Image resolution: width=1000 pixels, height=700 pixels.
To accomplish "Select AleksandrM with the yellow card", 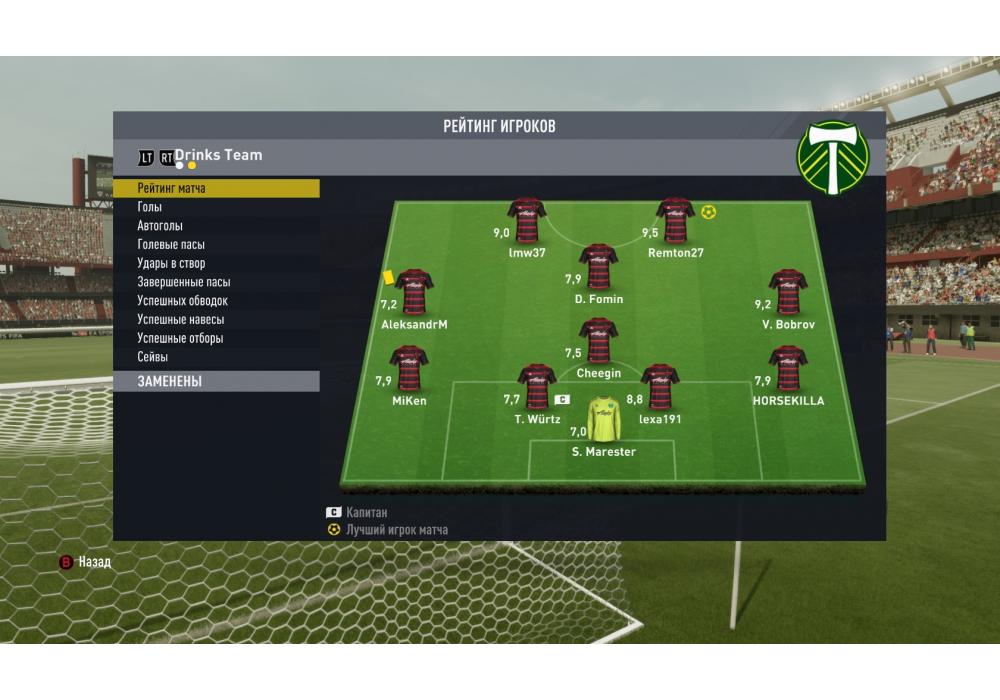I will tap(414, 291).
